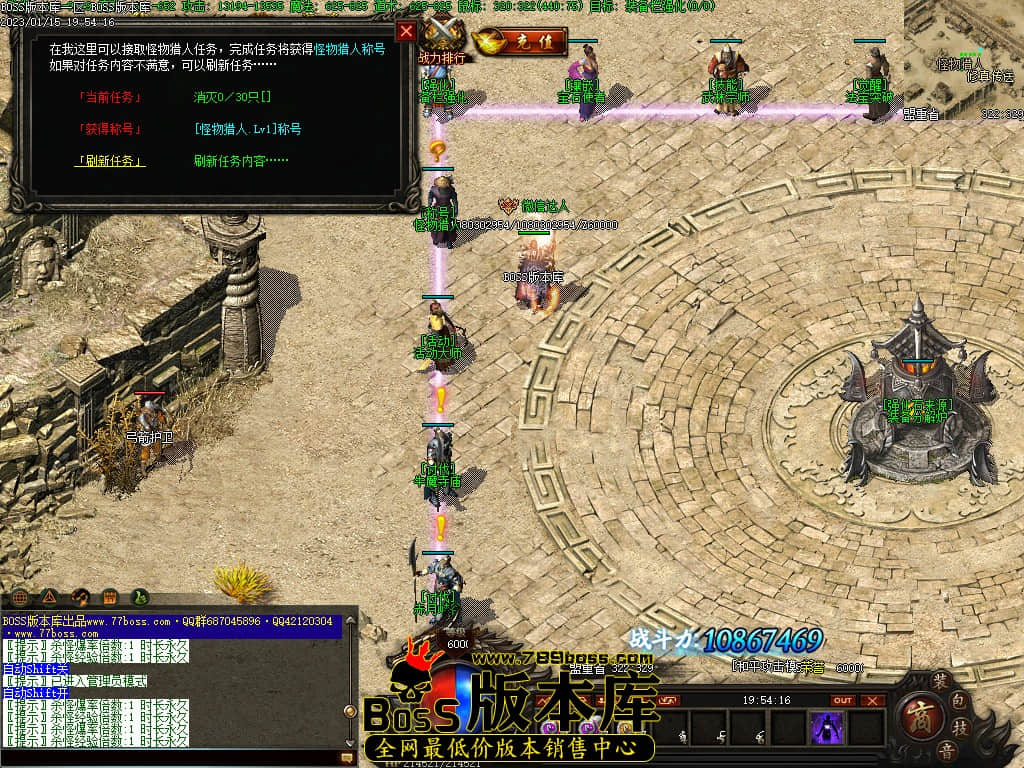Viewport: 1024px width, 768px height.
Task: Open the minimap in the corner
Action: (x=964, y=60)
